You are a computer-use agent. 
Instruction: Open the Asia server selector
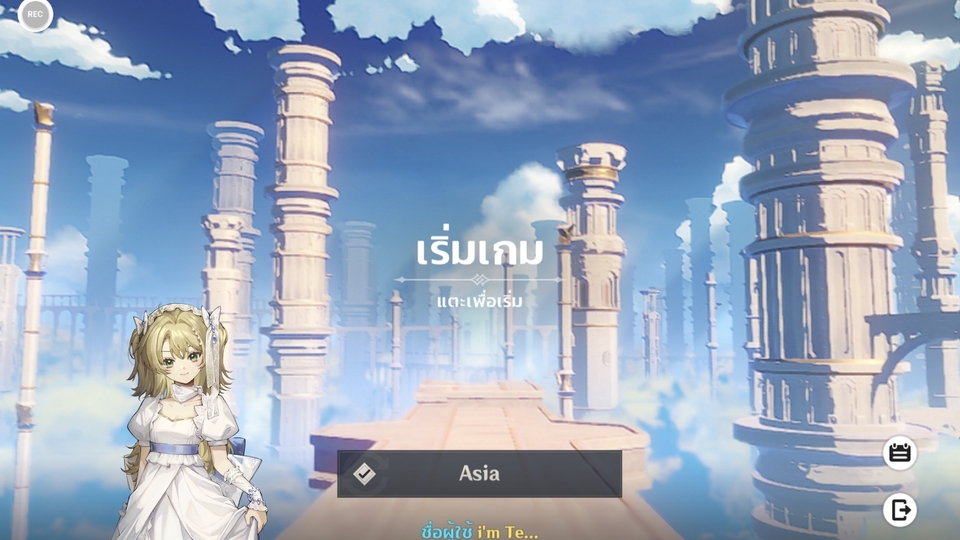tap(479, 473)
